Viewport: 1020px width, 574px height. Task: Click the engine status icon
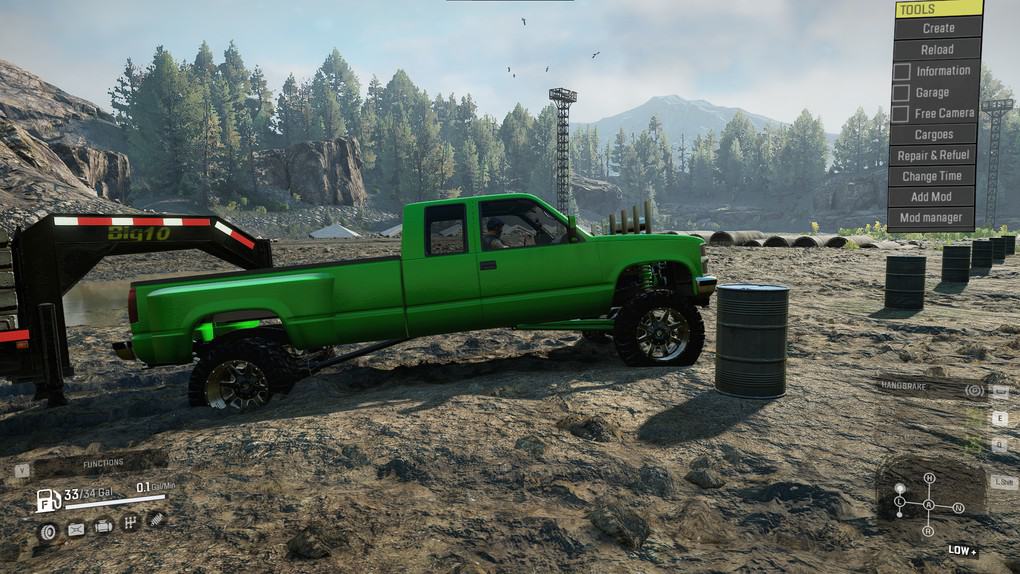[103, 525]
